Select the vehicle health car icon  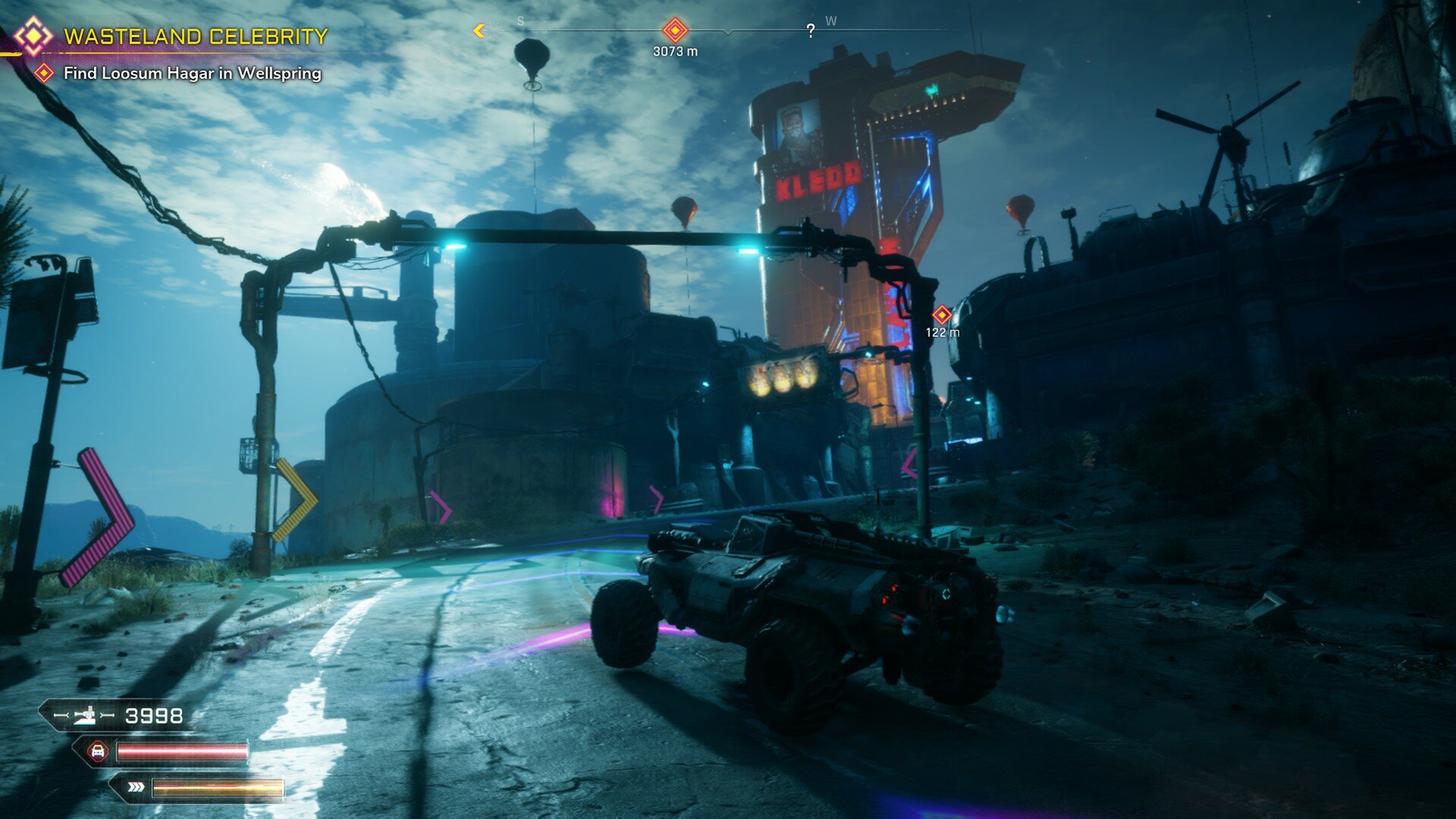(97, 752)
